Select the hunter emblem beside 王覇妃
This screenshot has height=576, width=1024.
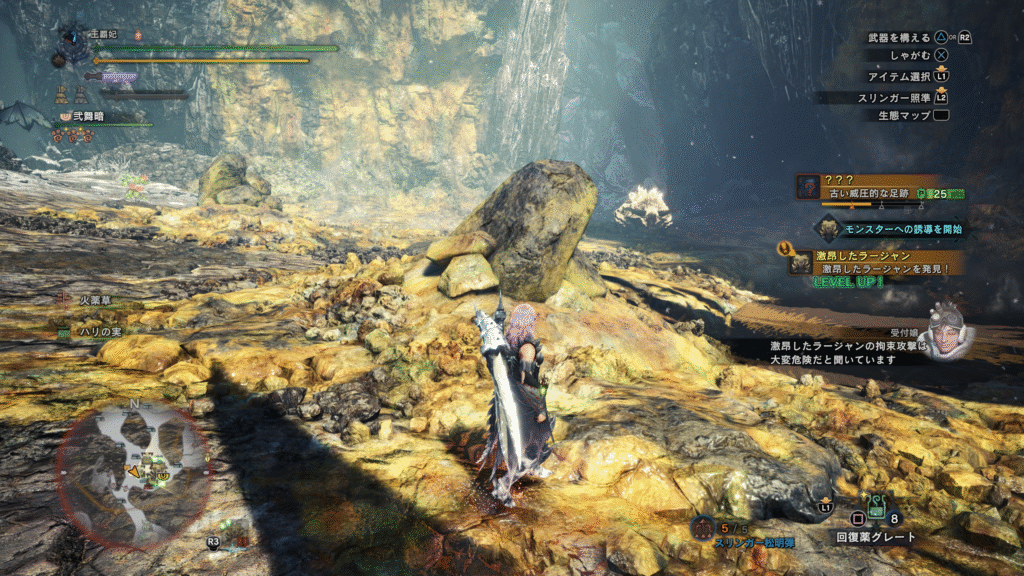point(74,42)
